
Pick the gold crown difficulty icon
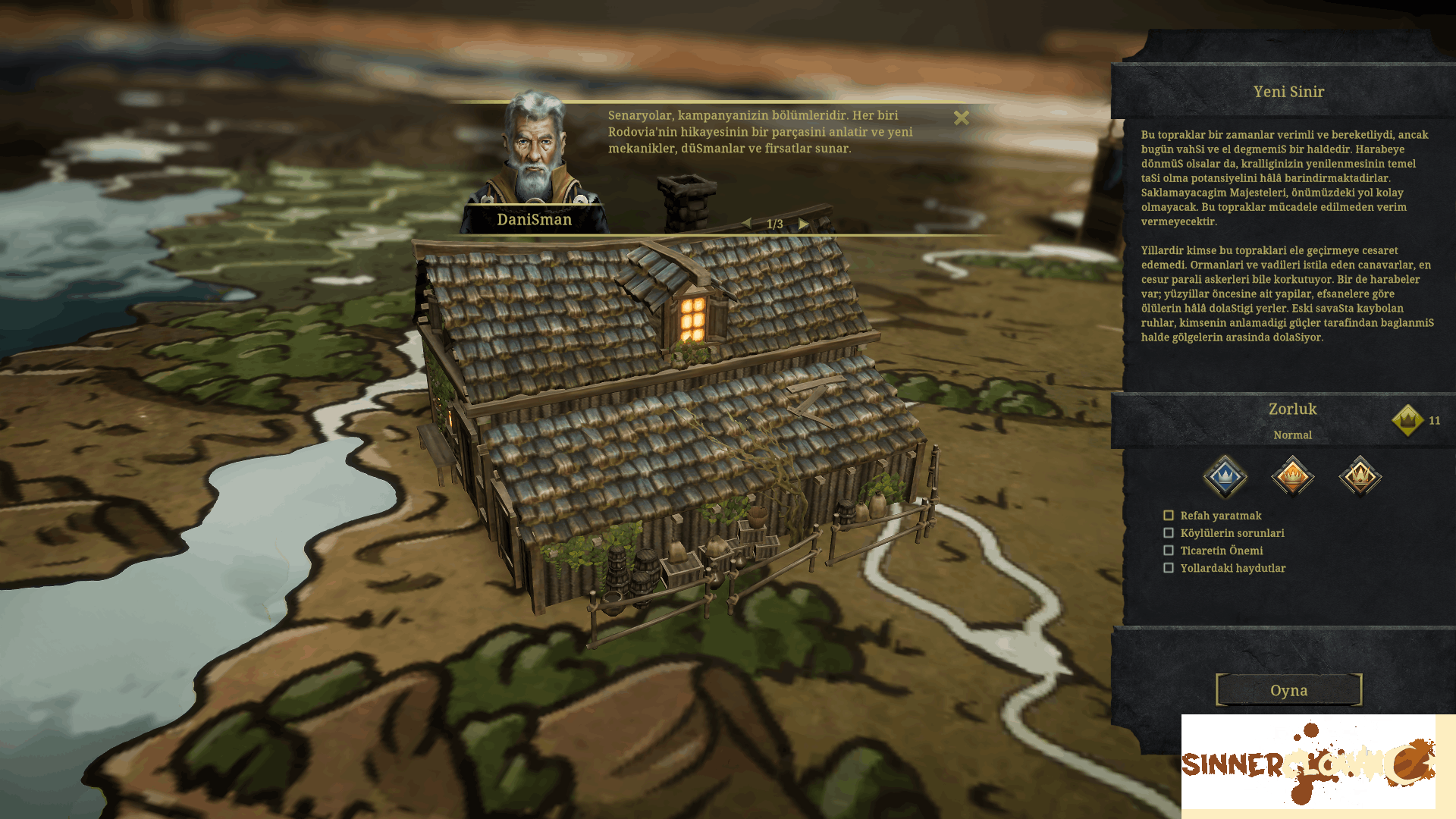point(1360,476)
